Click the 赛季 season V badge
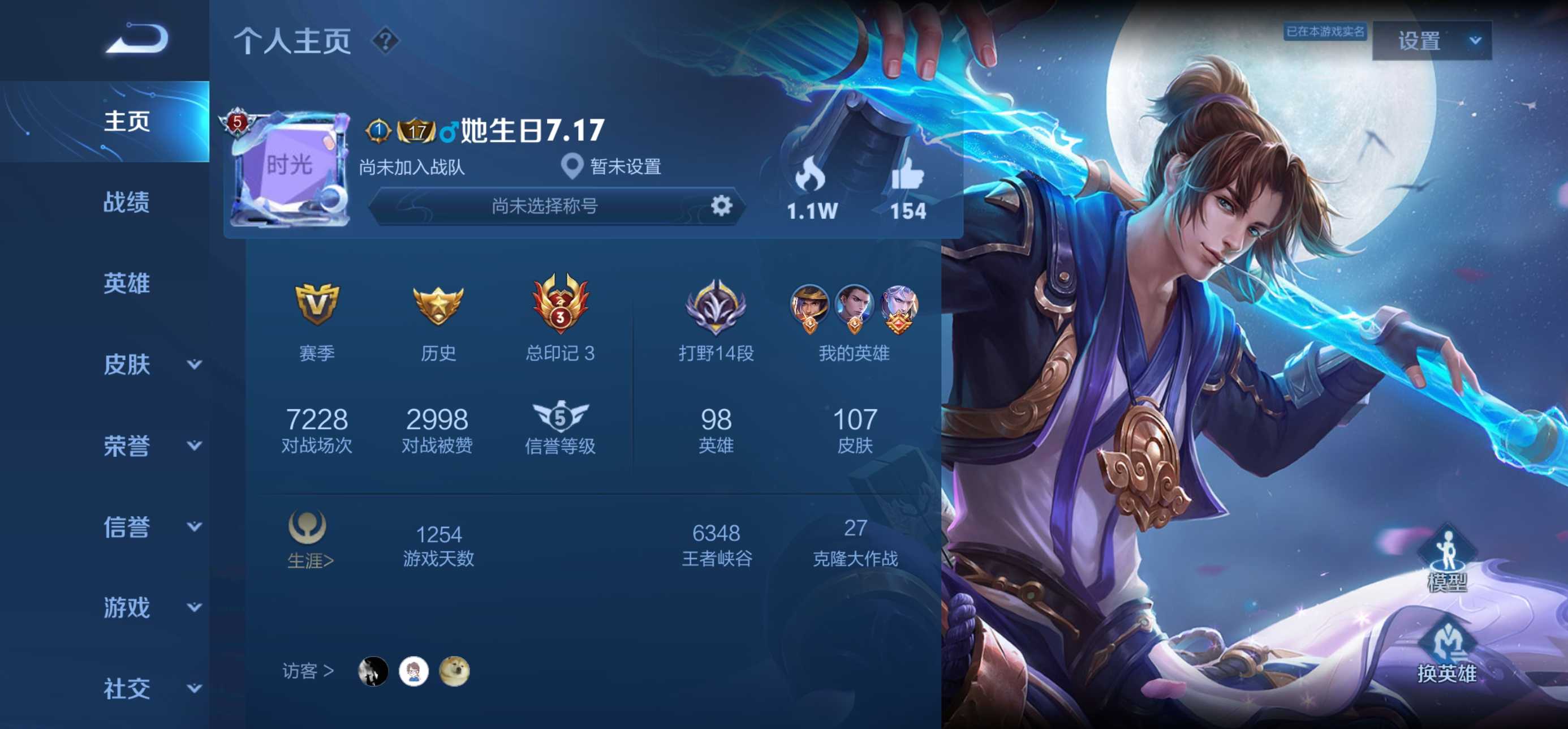Viewport: 1568px width, 729px height. [x=317, y=307]
